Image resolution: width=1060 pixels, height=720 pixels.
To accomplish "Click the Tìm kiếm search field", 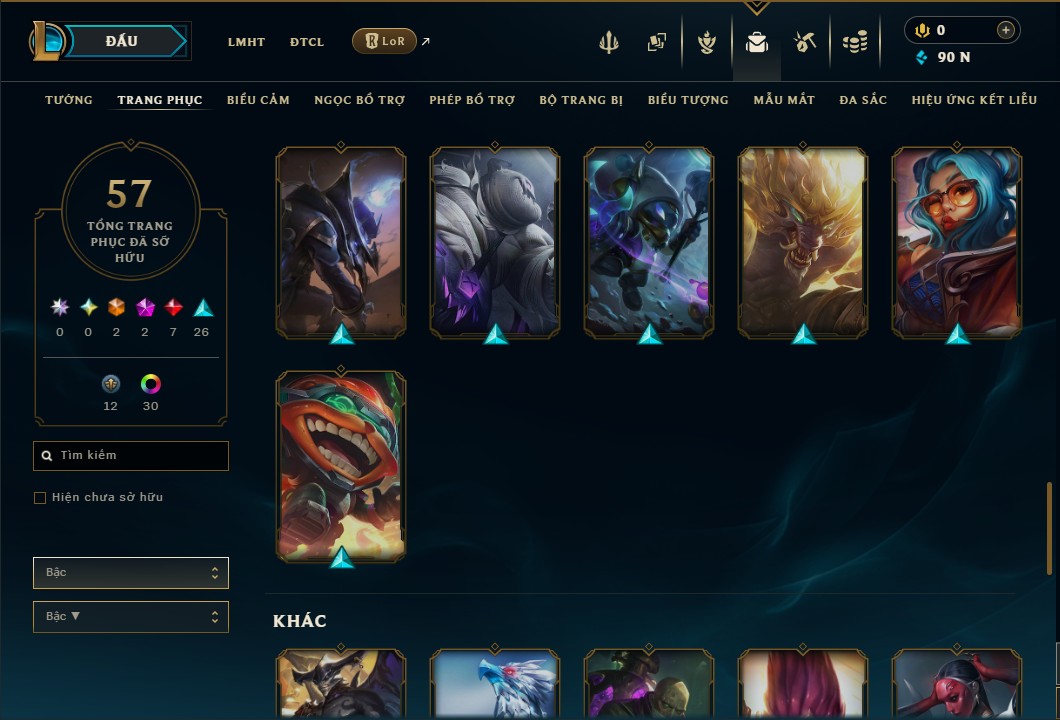I will click(x=131, y=456).
